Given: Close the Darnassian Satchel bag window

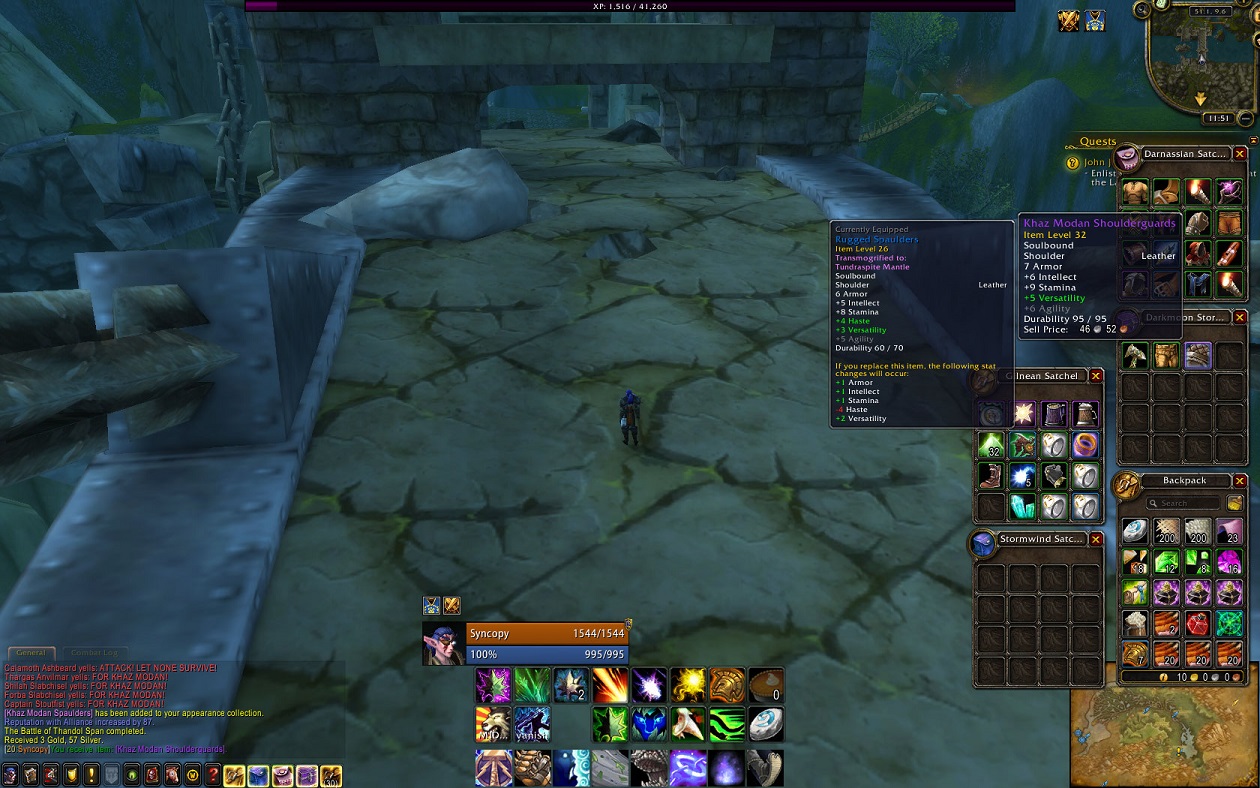Looking at the screenshot, I should [x=1240, y=154].
